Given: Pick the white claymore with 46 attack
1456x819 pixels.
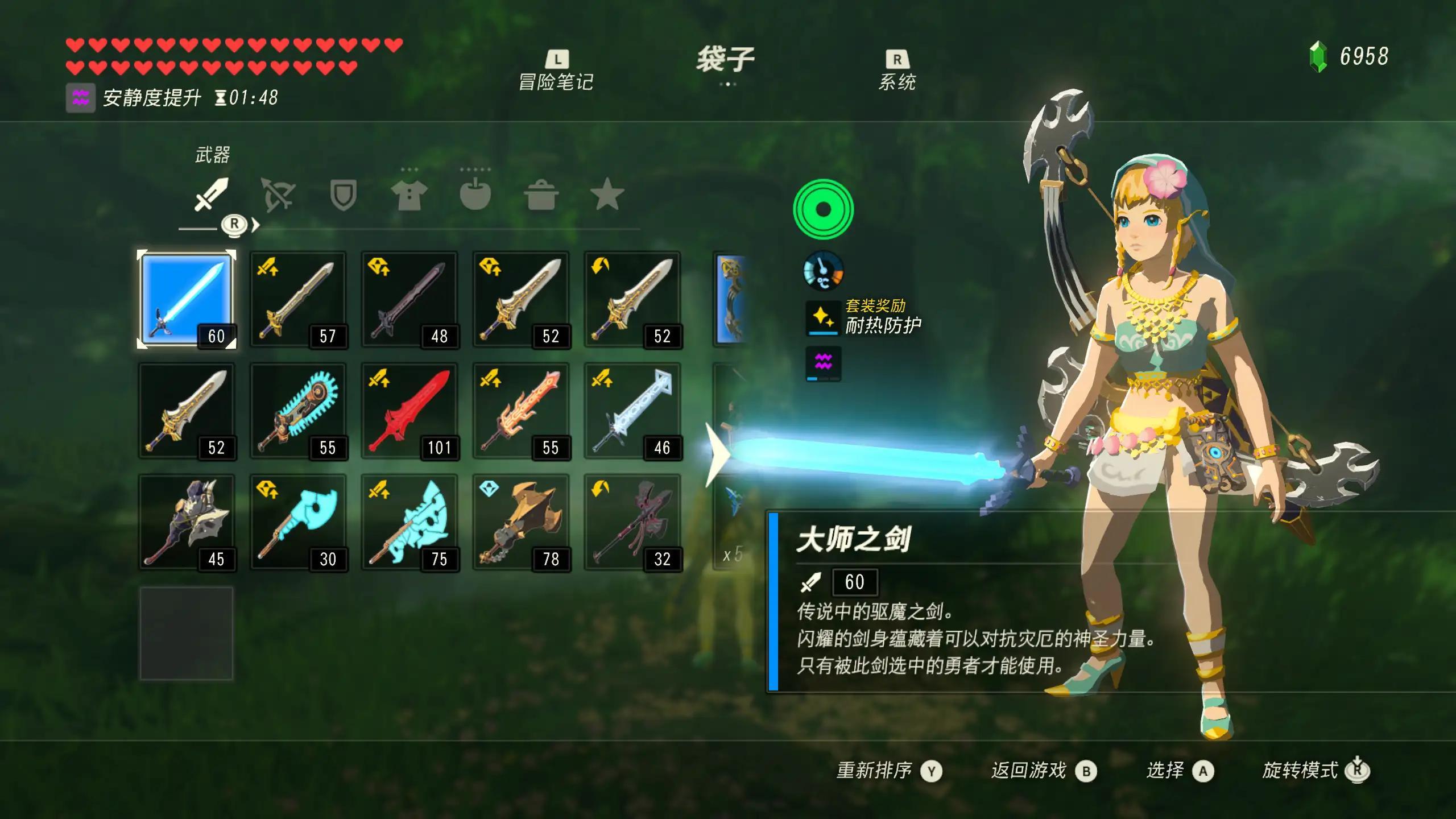Looking at the screenshot, I should click(x=632, y=411).
